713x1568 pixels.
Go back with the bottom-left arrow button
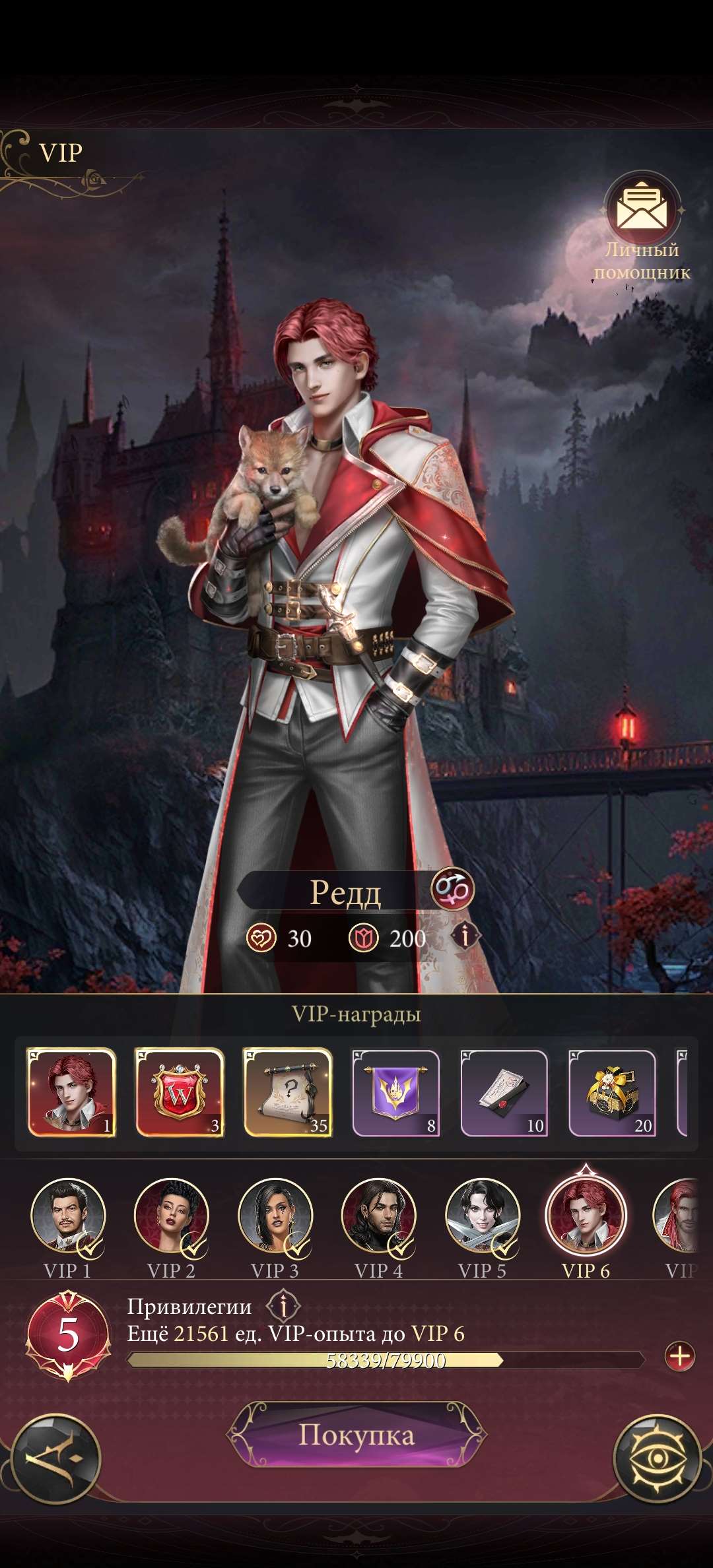point(56,1458)
